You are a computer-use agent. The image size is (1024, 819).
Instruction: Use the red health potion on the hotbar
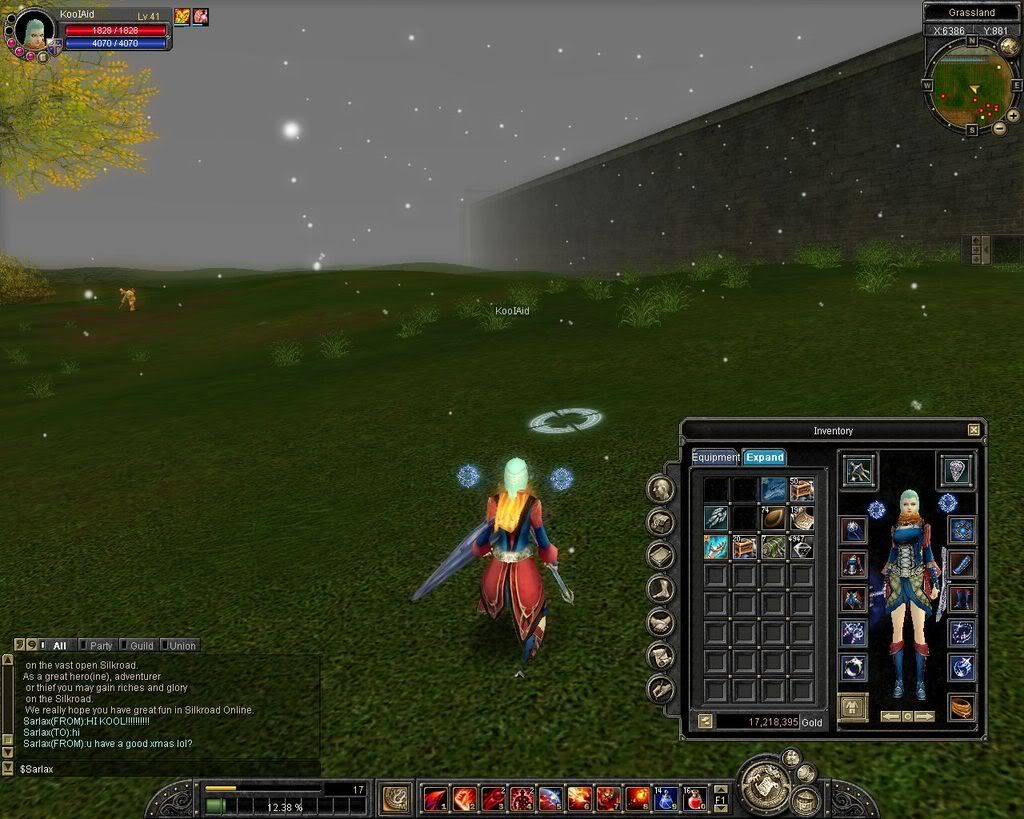[695, 798]
